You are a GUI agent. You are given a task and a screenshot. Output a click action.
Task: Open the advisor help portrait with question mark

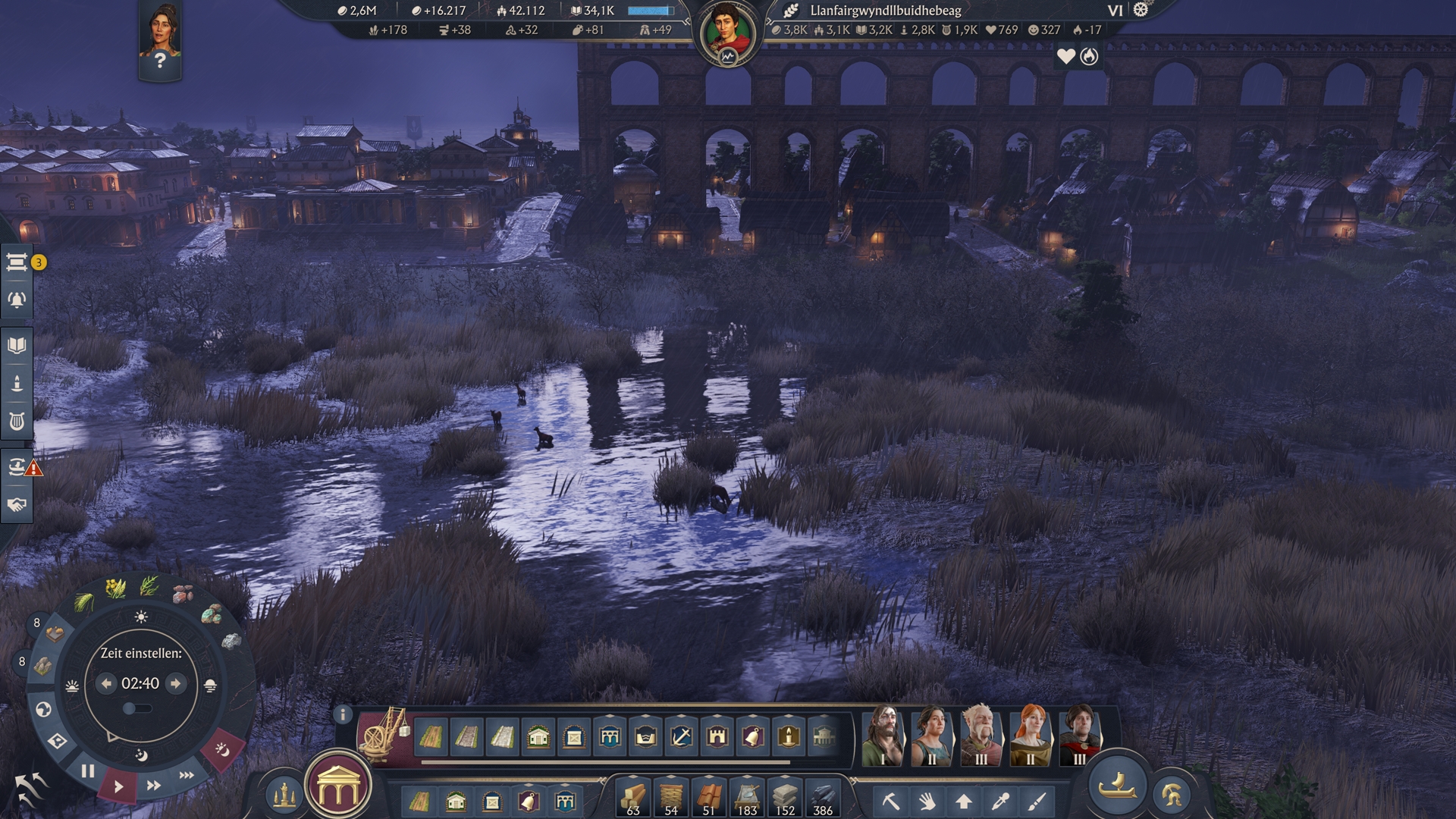[160, 42]
